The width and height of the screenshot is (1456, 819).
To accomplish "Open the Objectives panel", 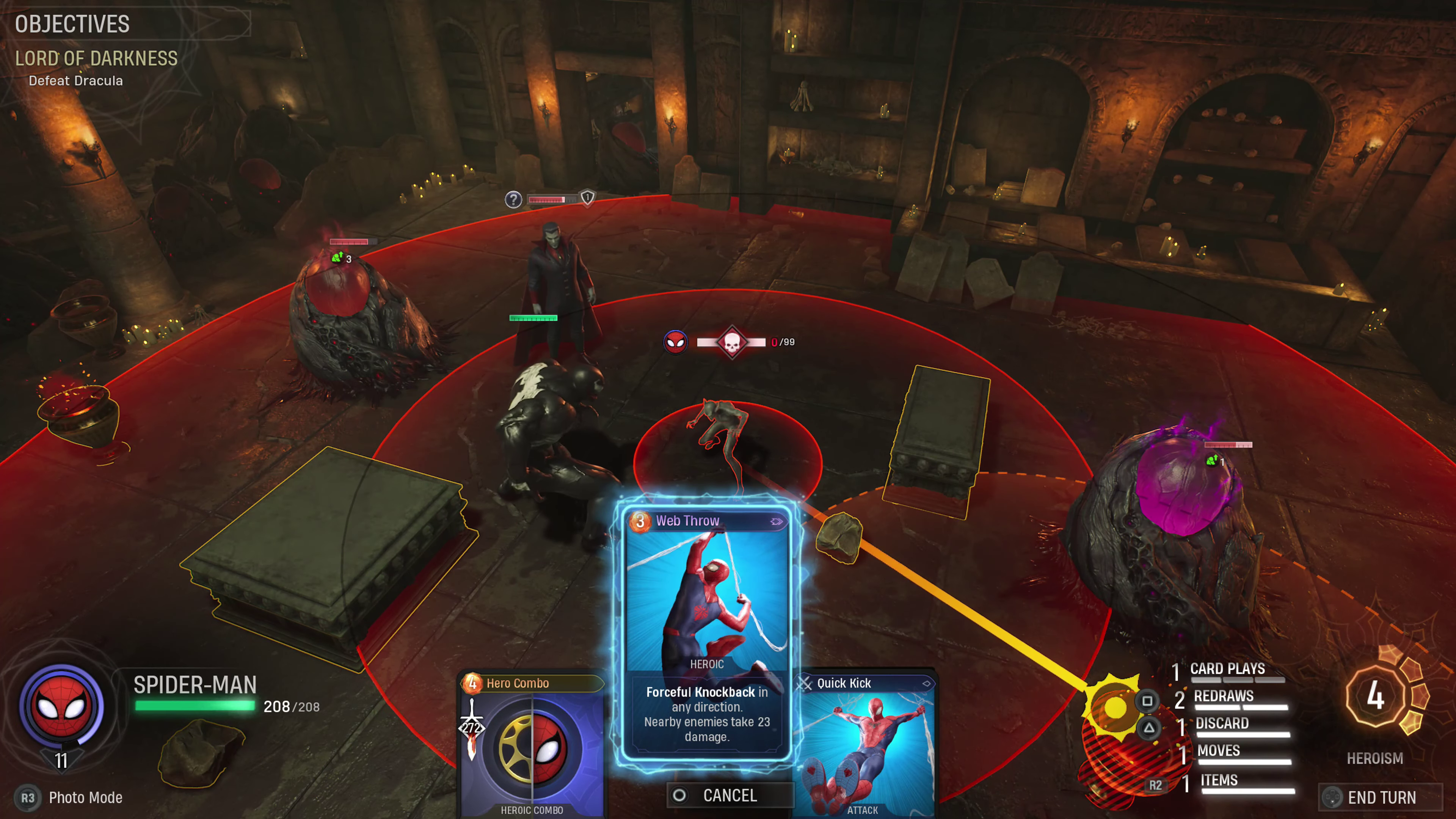I will tap(72, 24).
